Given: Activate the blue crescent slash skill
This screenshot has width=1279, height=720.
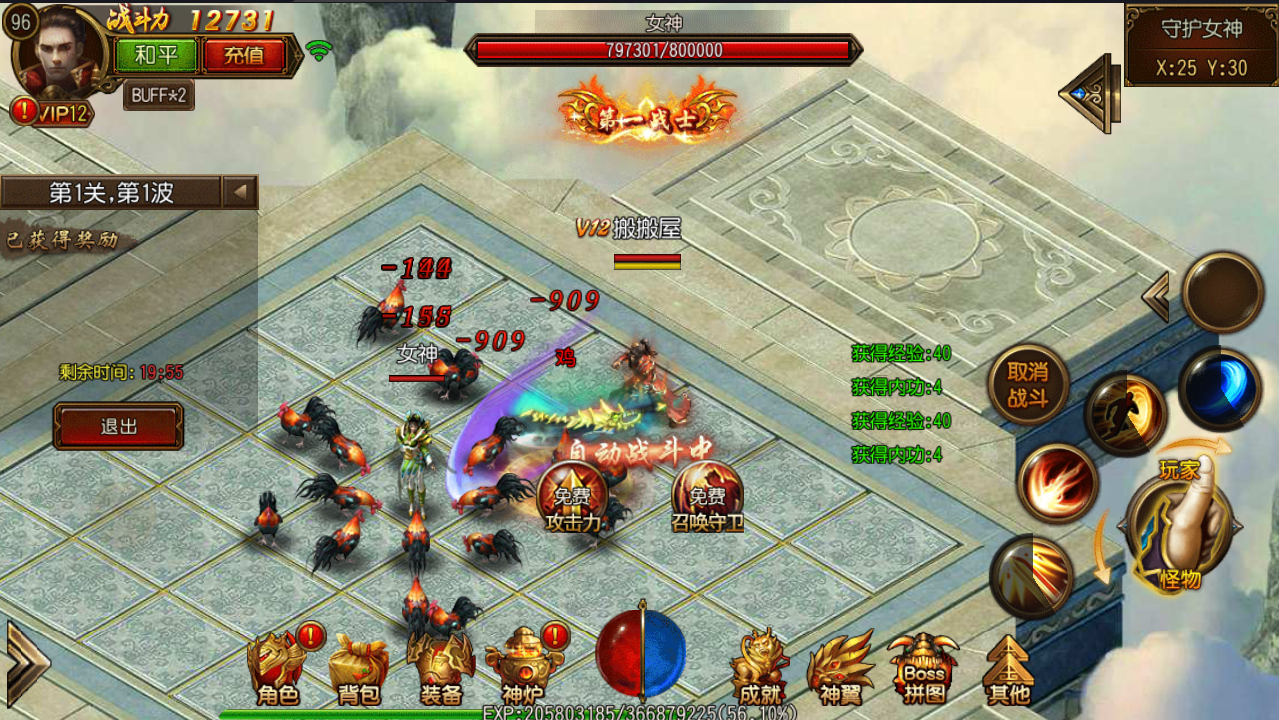Looking at the screenshot, I should pos(1220,389).
